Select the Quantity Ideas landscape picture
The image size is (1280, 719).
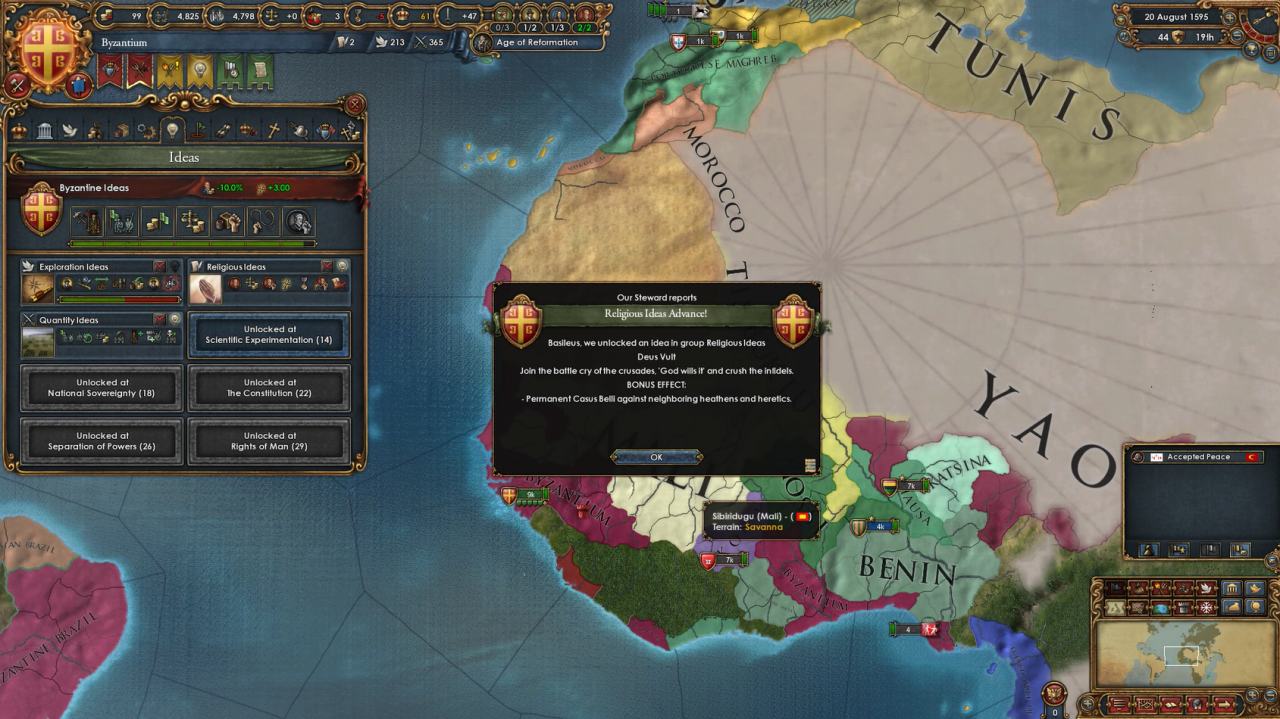(x=38, y=342)
